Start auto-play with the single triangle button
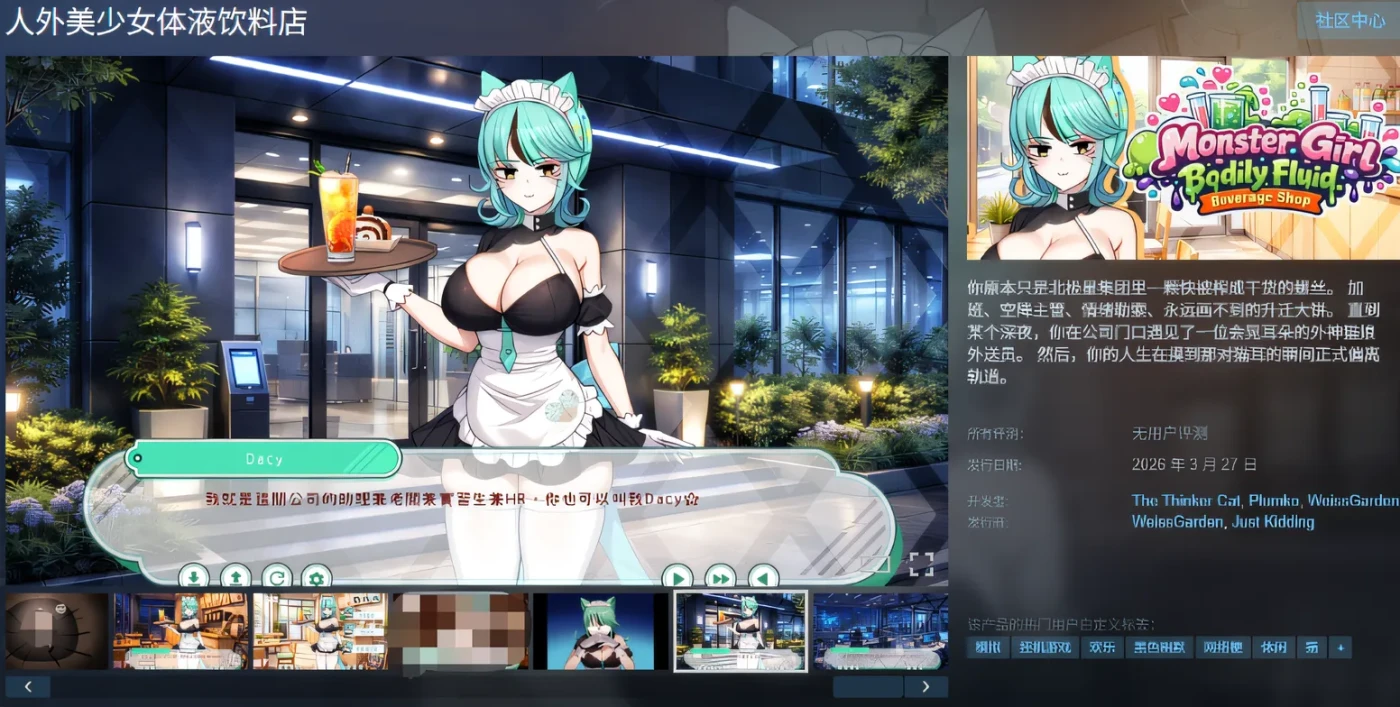 click(x=677, y=577)
